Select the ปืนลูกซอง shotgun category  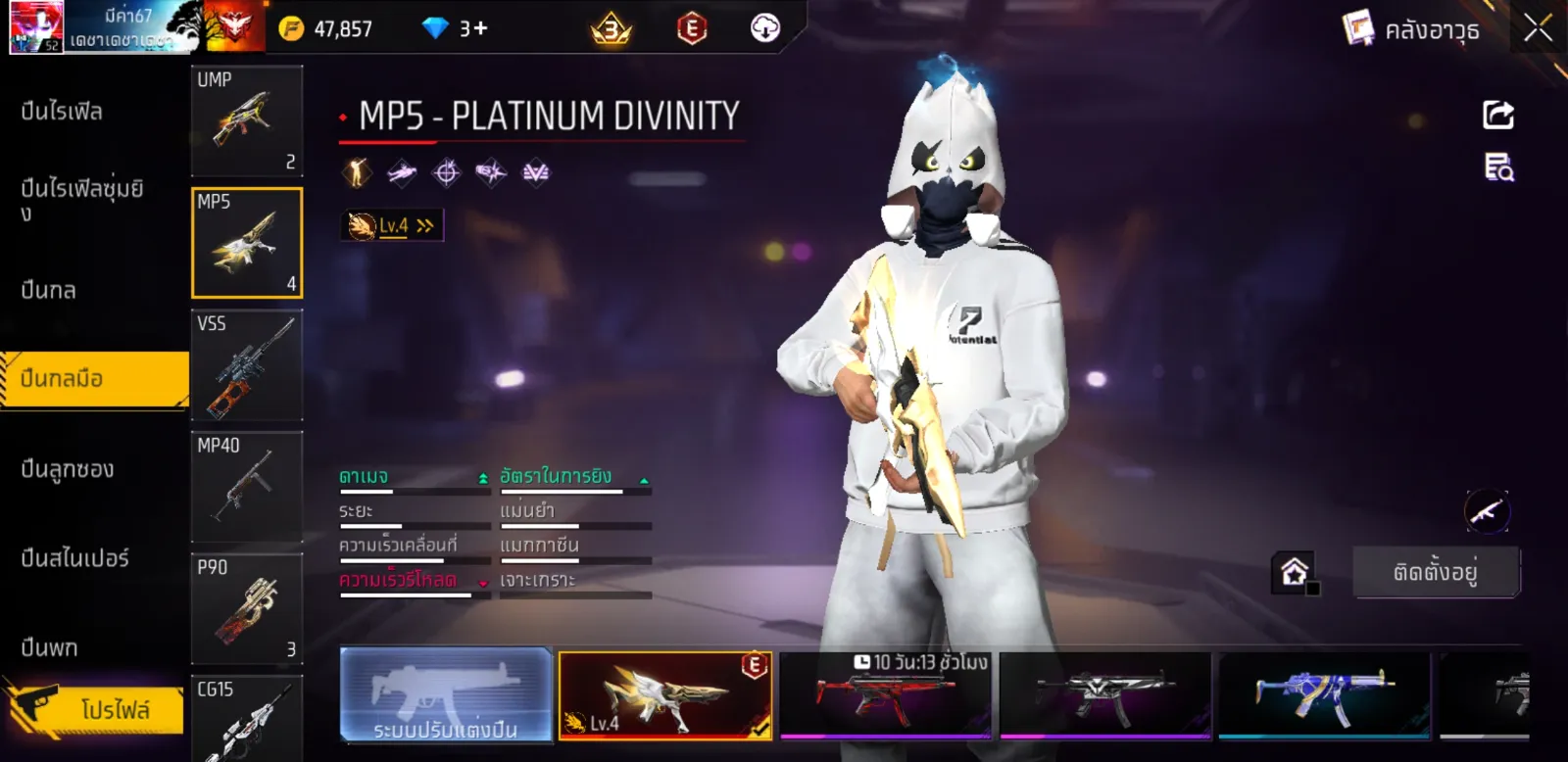point(68,469)
